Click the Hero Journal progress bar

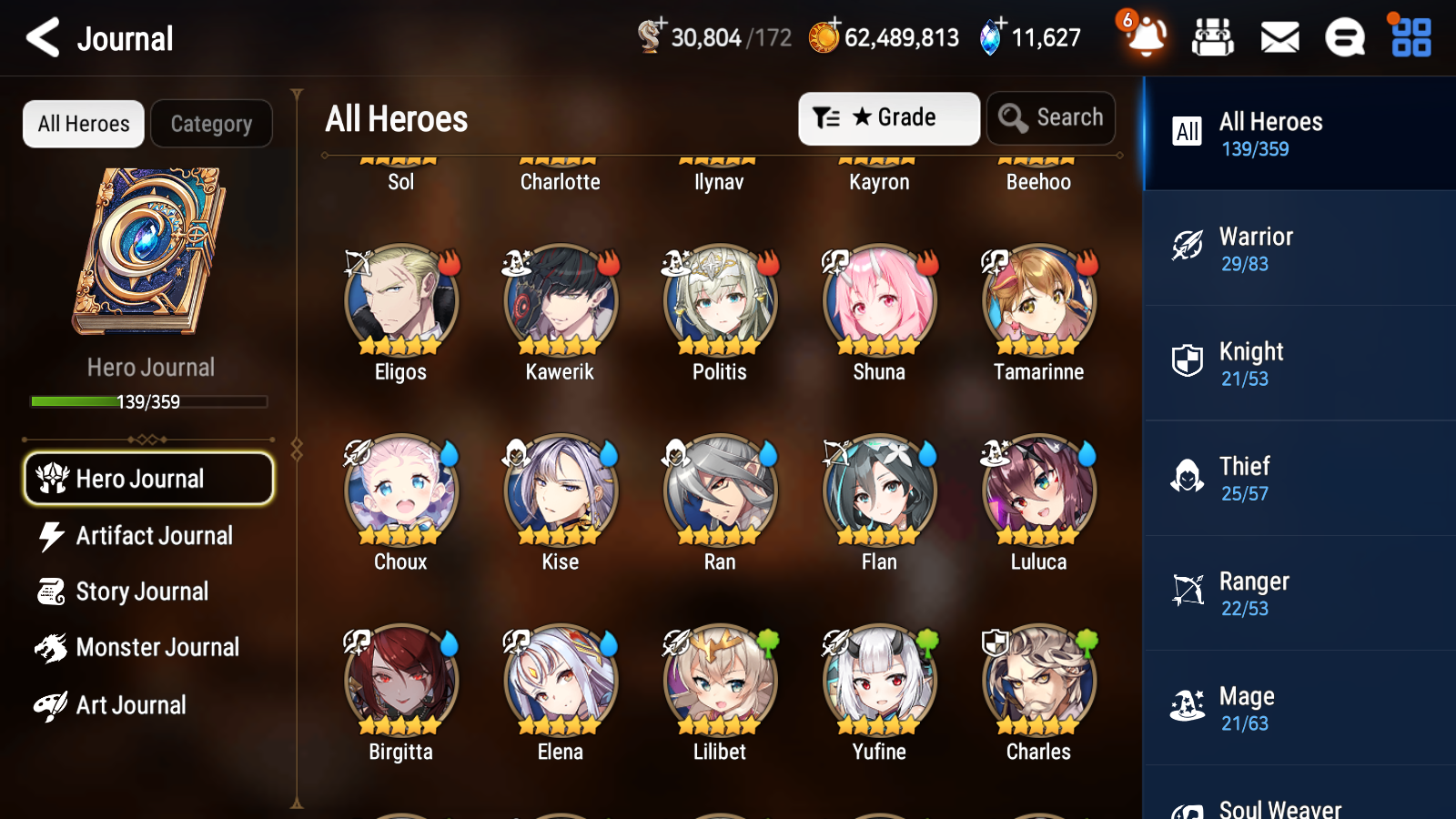point(148,401)
